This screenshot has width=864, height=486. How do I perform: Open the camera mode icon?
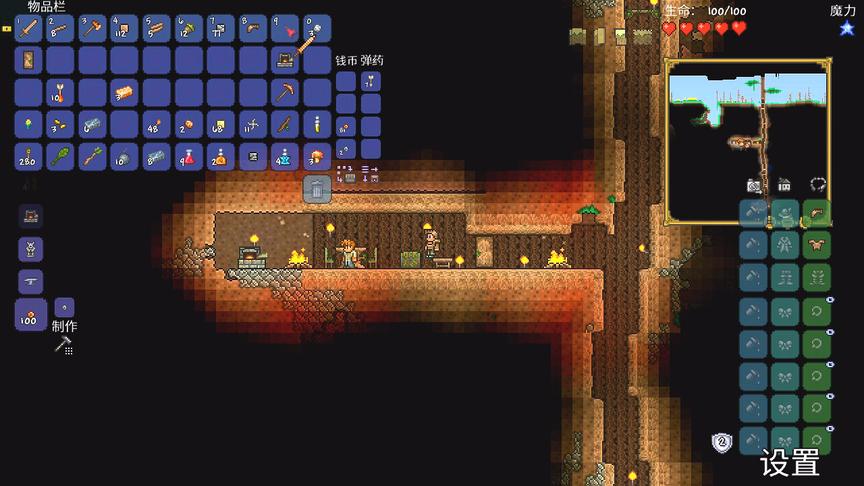754,185
